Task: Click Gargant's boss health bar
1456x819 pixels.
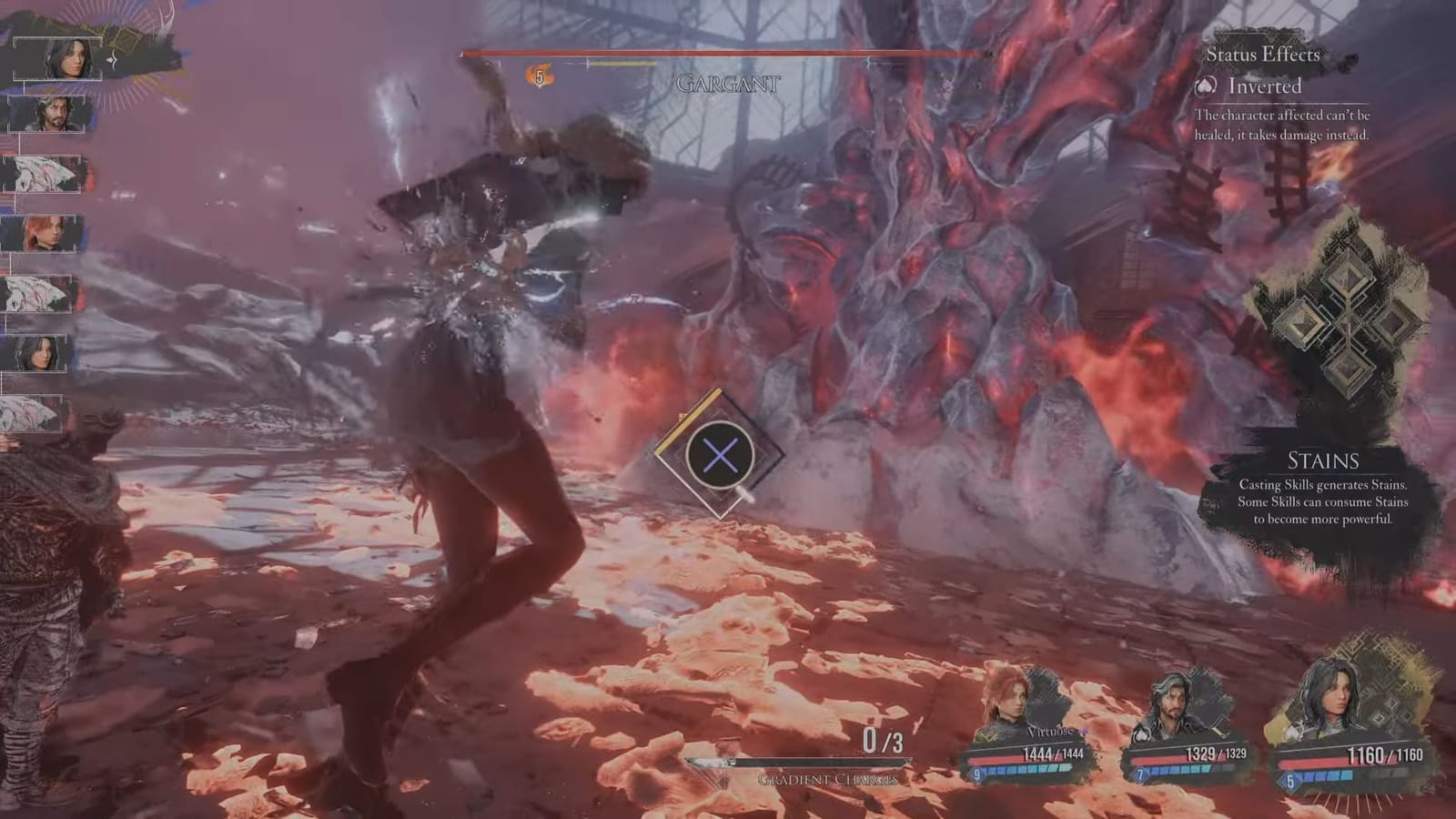Action: (x=723, y=54)
